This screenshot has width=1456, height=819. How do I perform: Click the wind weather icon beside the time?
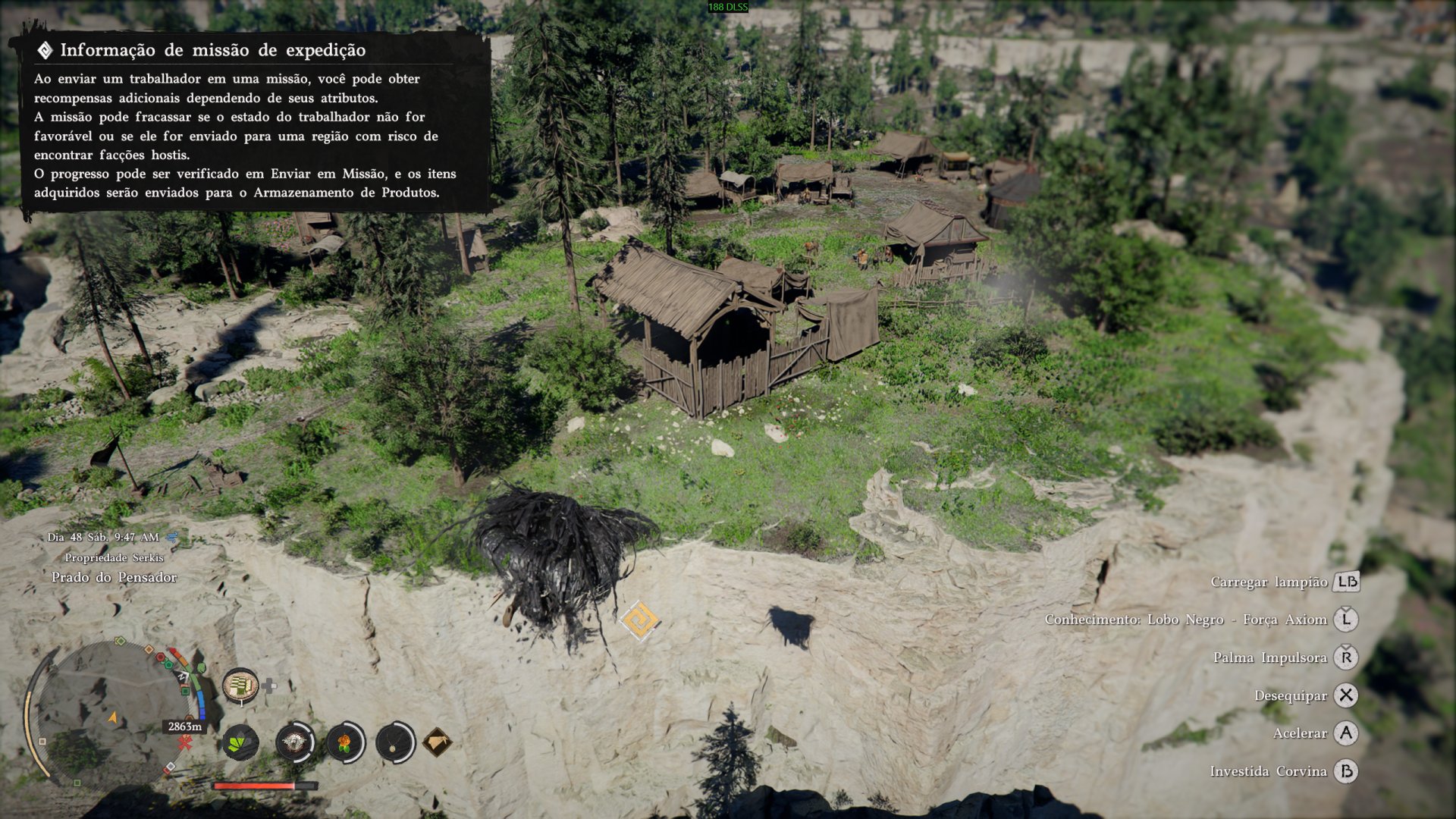(172, 537)
